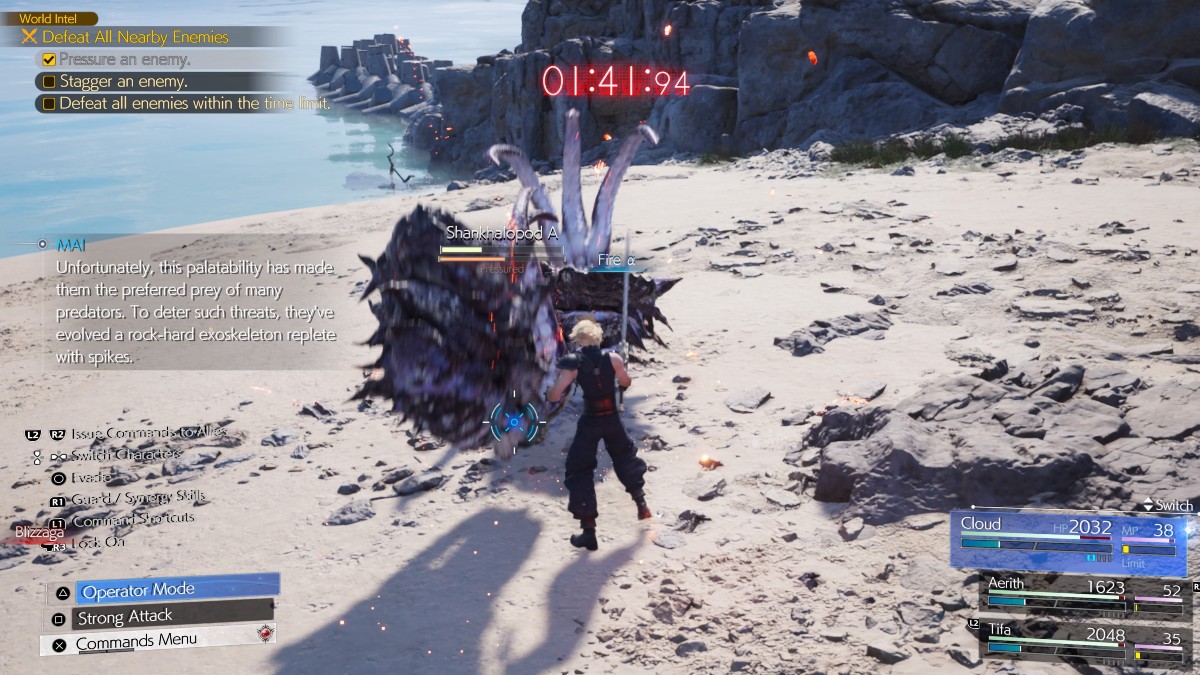Select the Stagger an enemy objective

click(x=122, y=81)
